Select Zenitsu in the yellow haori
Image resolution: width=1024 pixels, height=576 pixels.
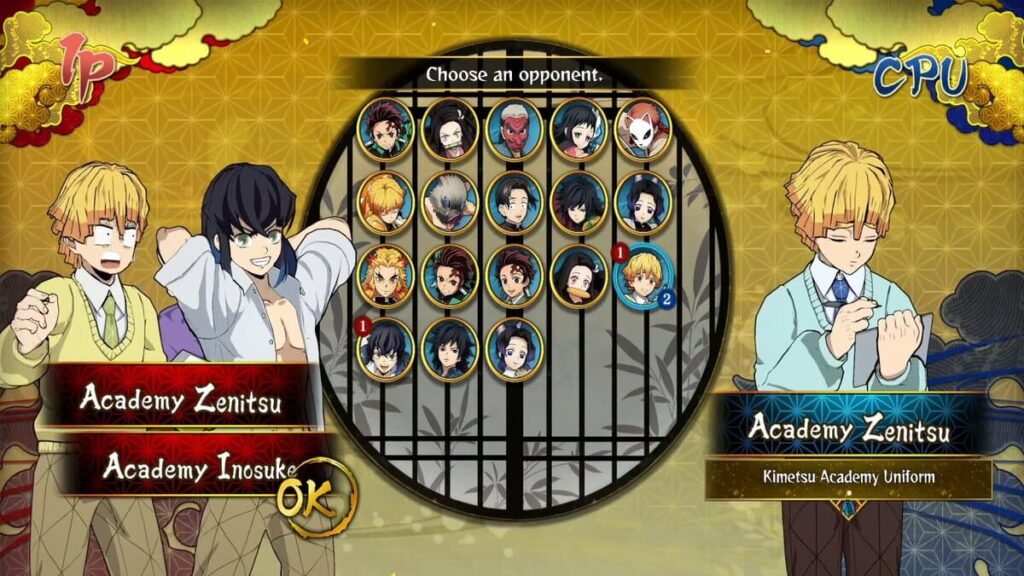pos(385,202)
